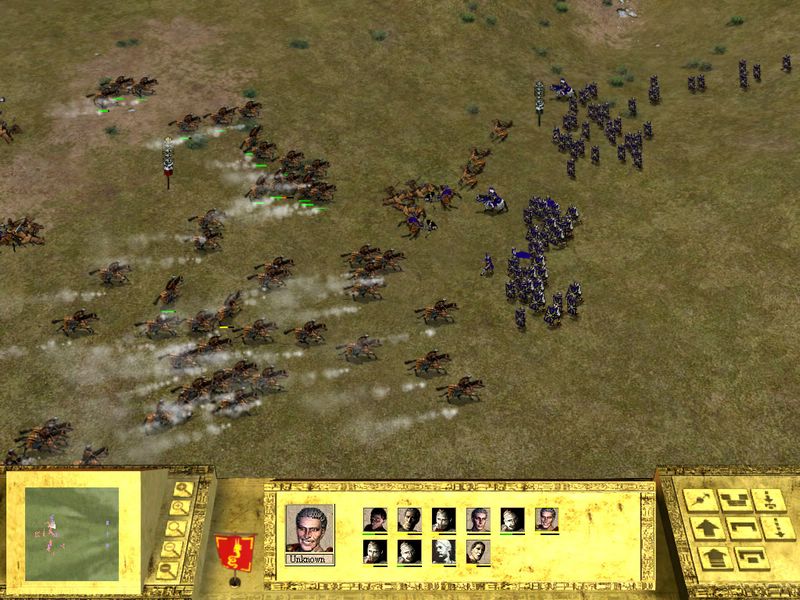The height and width of the screenshot is (600, 800).
Task: Click the battlefield minimap
Action: click(x=71, y=533)
